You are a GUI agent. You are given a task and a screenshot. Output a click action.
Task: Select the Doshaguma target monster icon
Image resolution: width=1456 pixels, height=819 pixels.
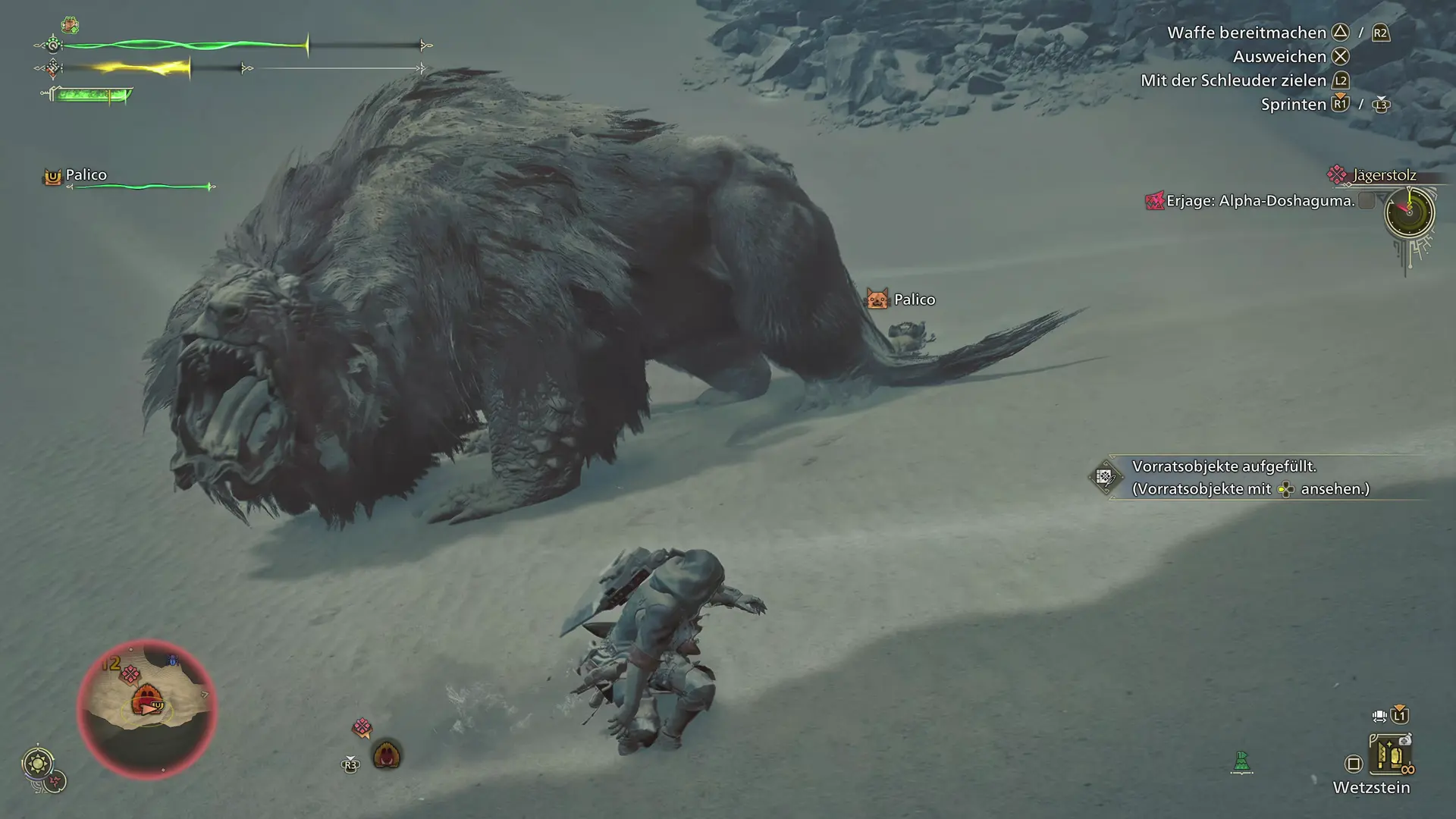click(x=387, y=755)
